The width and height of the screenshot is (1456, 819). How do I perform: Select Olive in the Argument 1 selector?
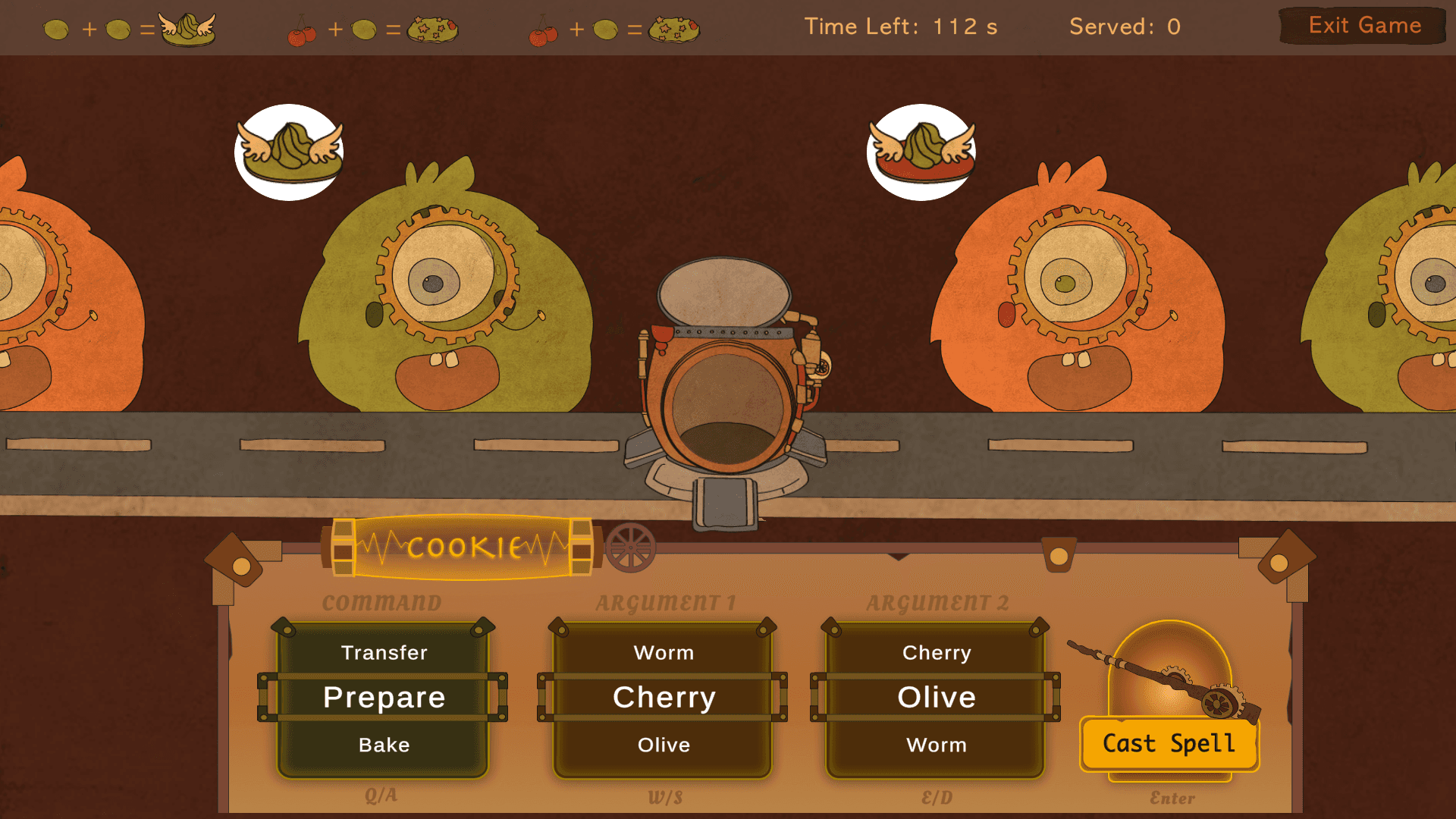coord(664,745)
